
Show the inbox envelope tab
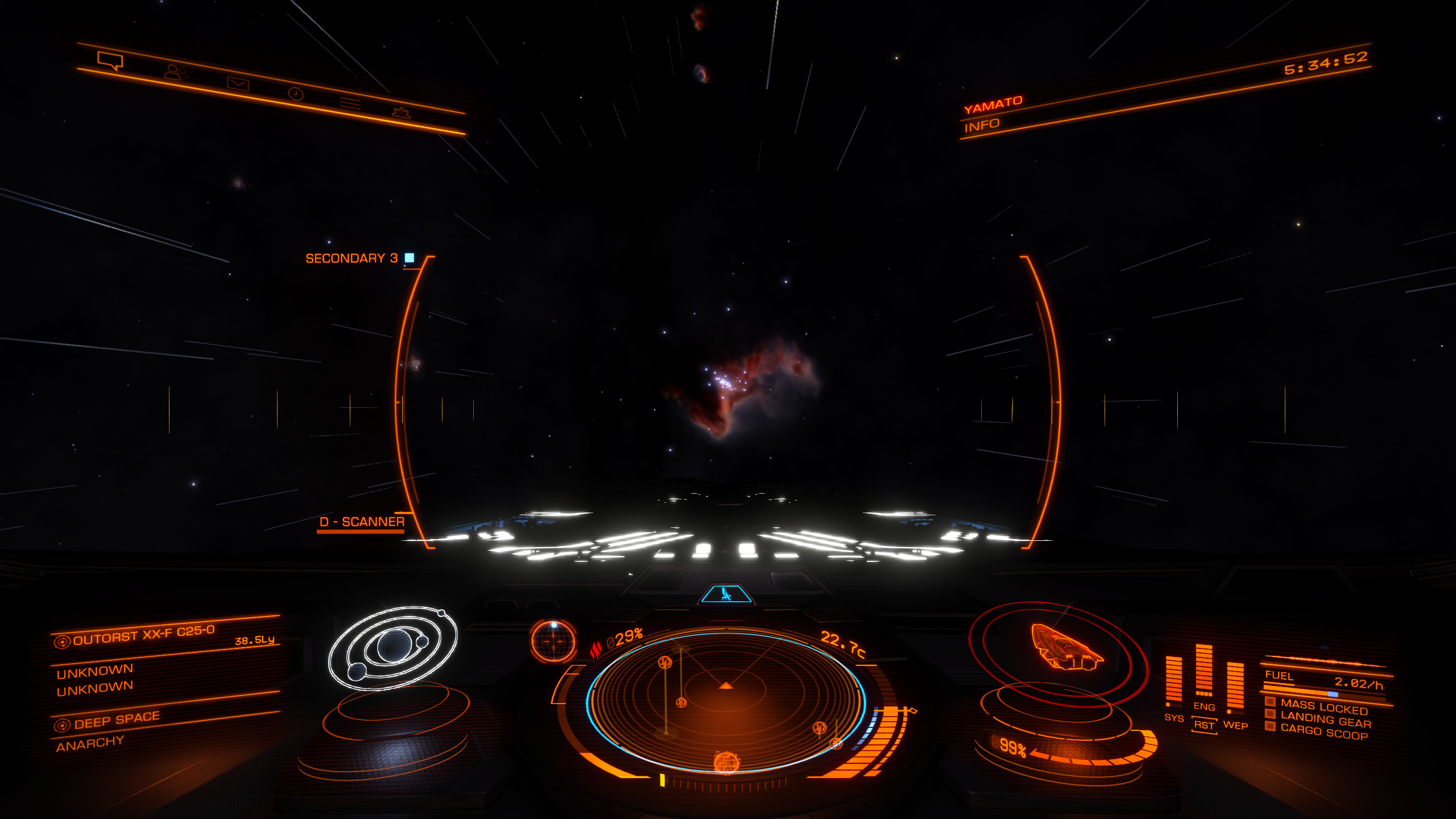click(x=238, y=84)
